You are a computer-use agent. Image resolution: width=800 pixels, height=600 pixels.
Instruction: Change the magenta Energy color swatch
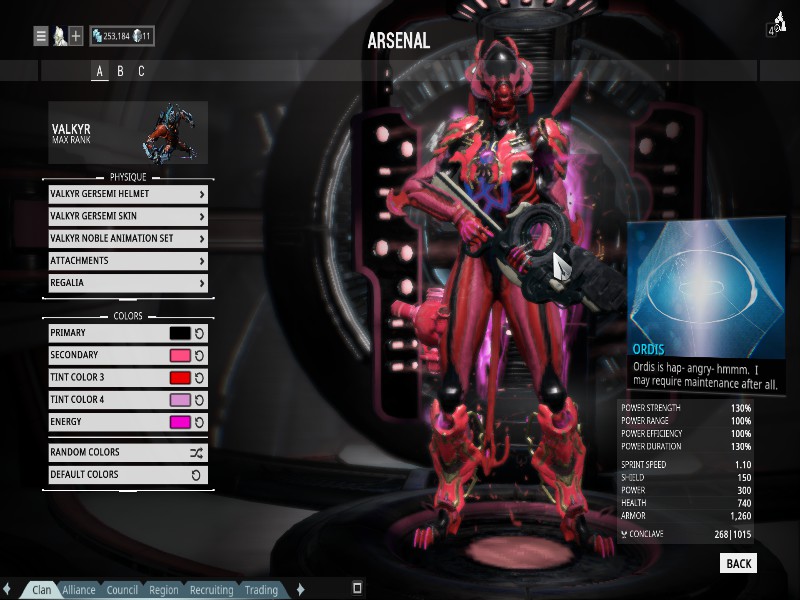[180, 422]
